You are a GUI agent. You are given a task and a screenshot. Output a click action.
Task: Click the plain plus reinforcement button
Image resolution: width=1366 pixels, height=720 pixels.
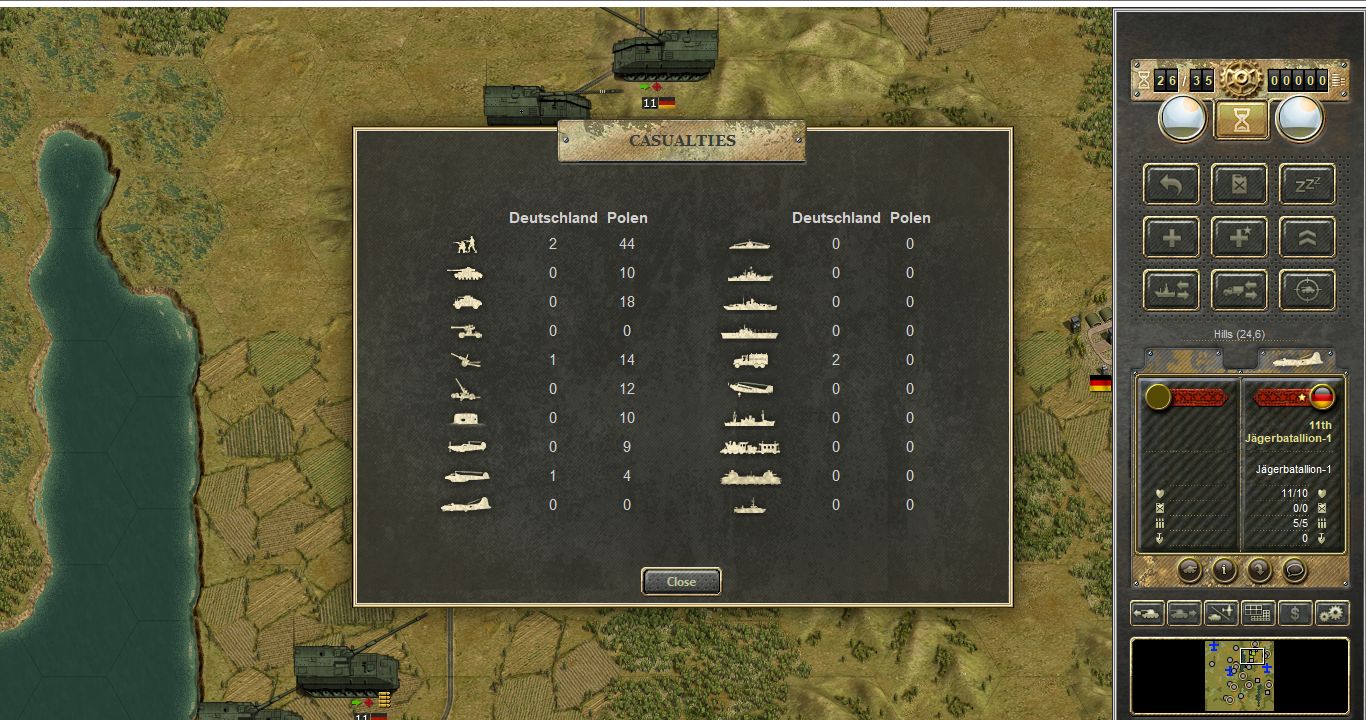pyautogui.click(x=1172, y=237)
